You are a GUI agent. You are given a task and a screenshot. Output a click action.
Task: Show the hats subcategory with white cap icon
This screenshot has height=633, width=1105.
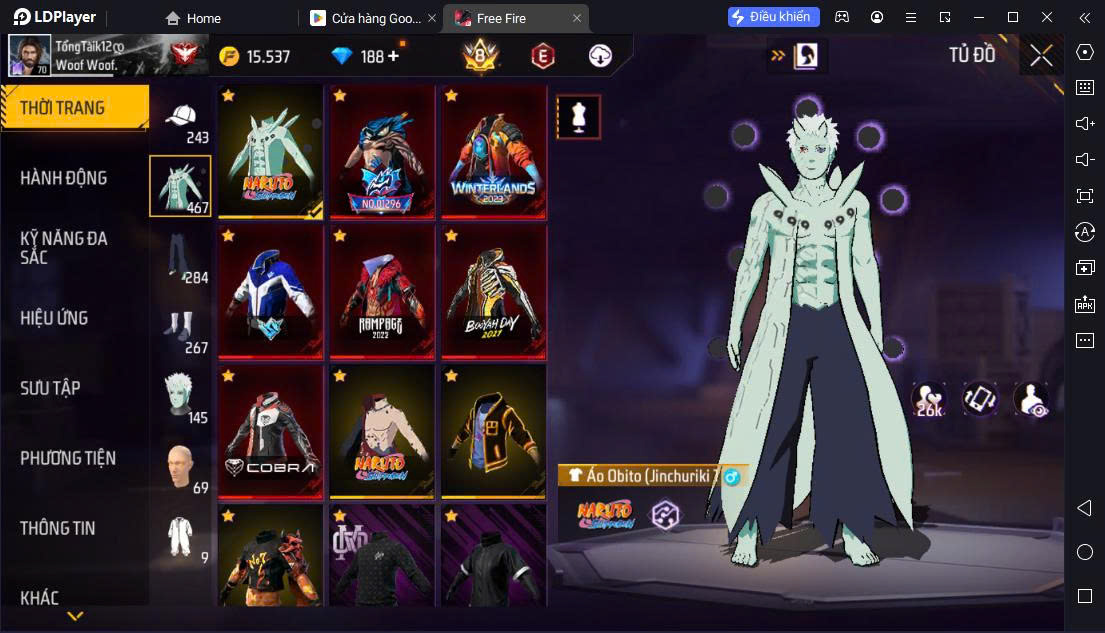pos(181,120)
